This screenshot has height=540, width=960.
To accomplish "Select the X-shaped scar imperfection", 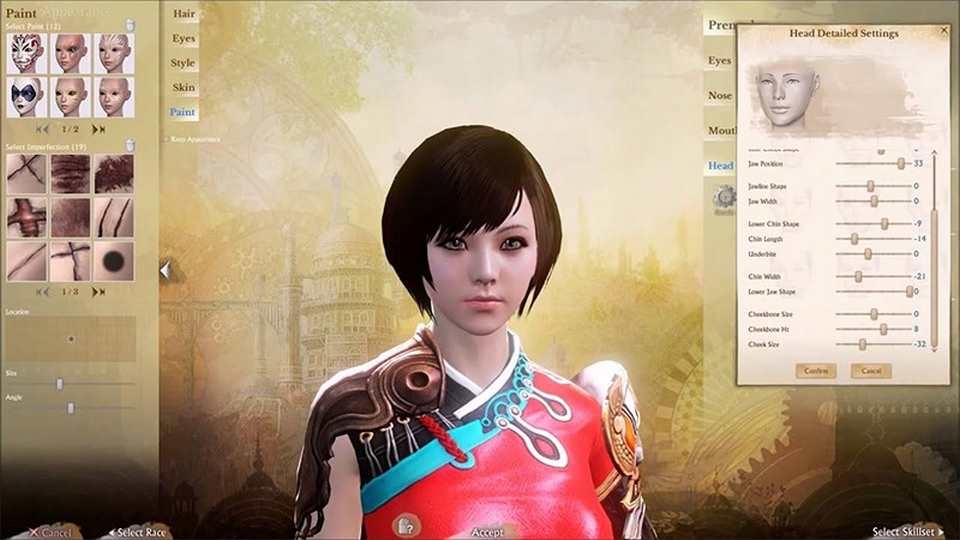I will tap(27, 173).
